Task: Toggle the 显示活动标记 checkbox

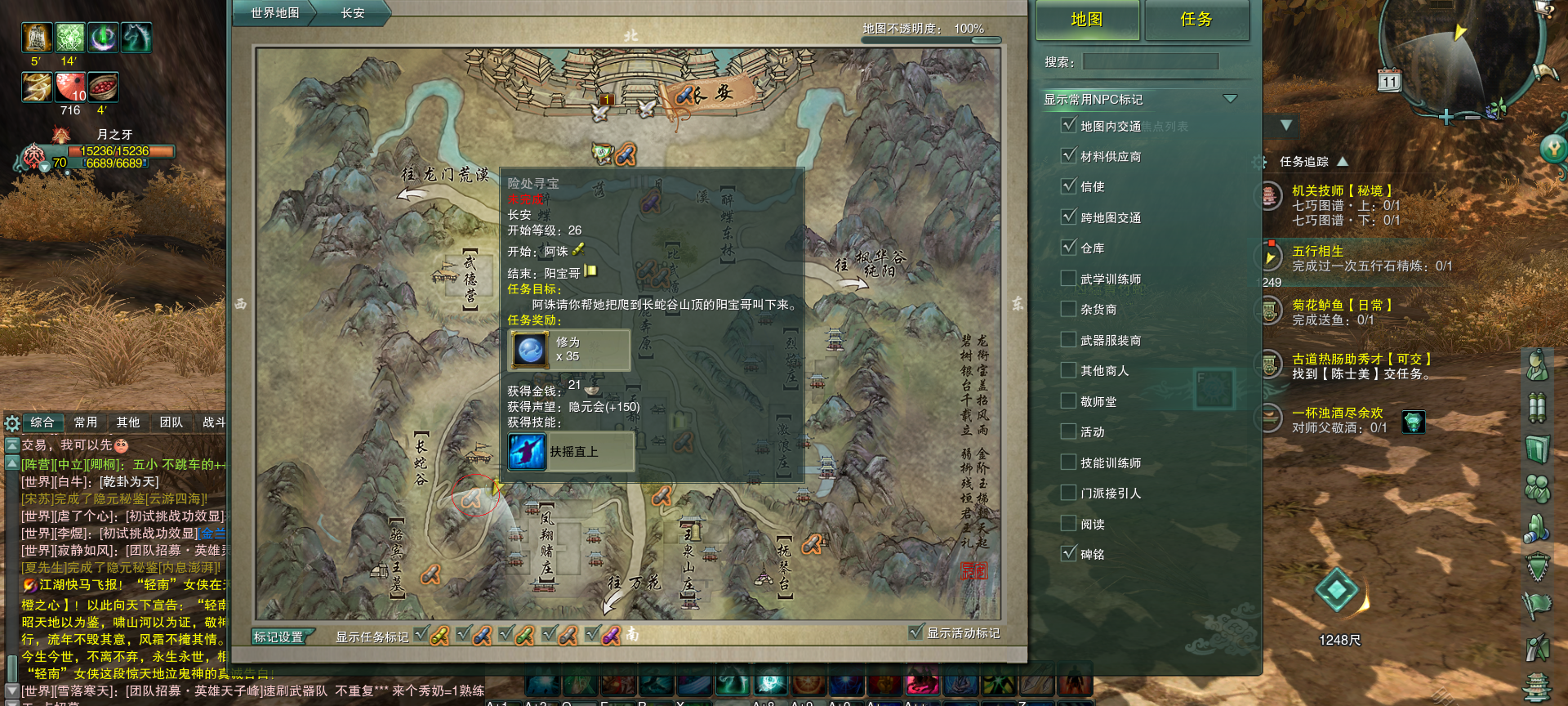Action: 916,632
